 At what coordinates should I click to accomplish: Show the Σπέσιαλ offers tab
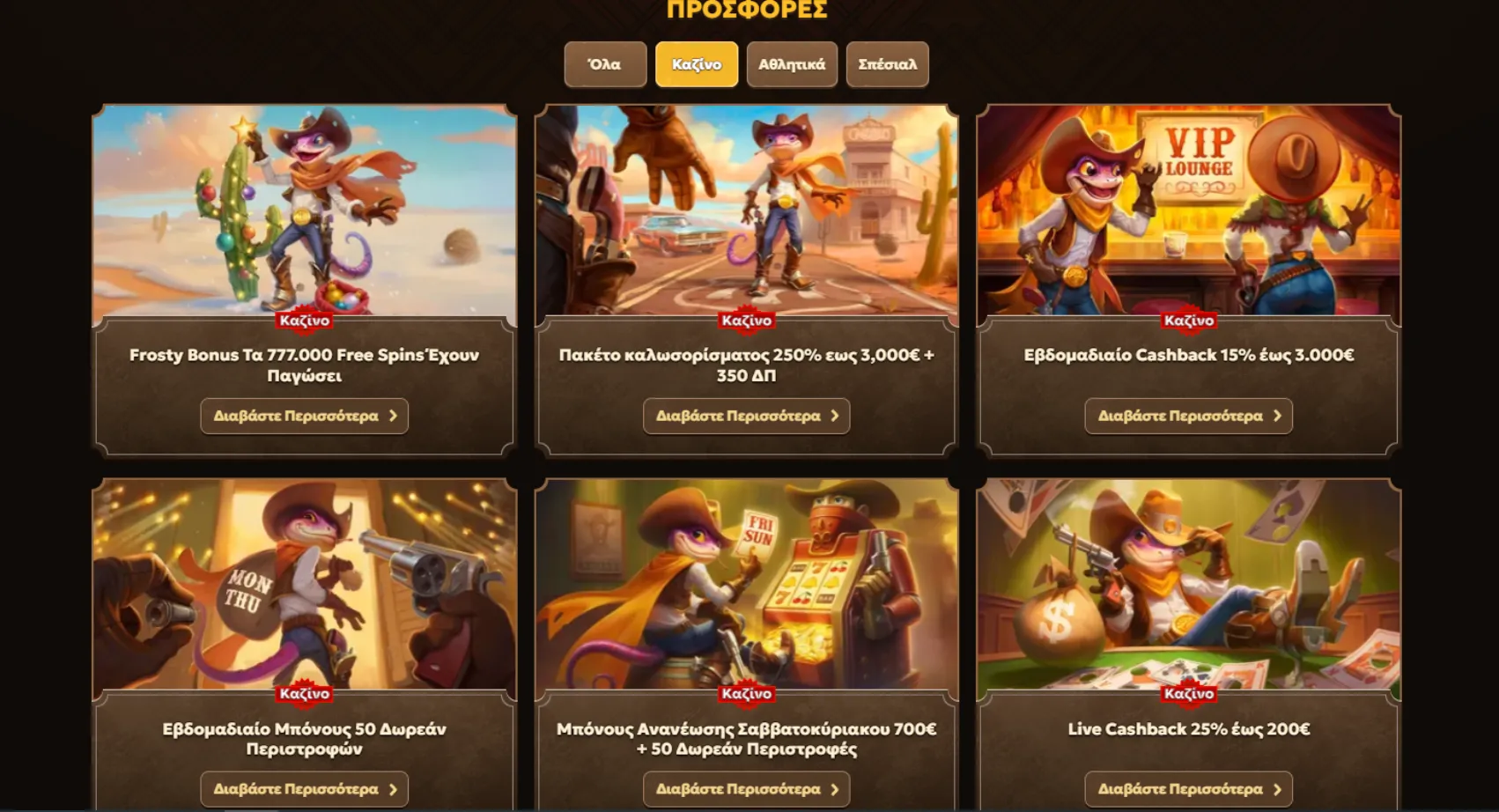[887, 64]
